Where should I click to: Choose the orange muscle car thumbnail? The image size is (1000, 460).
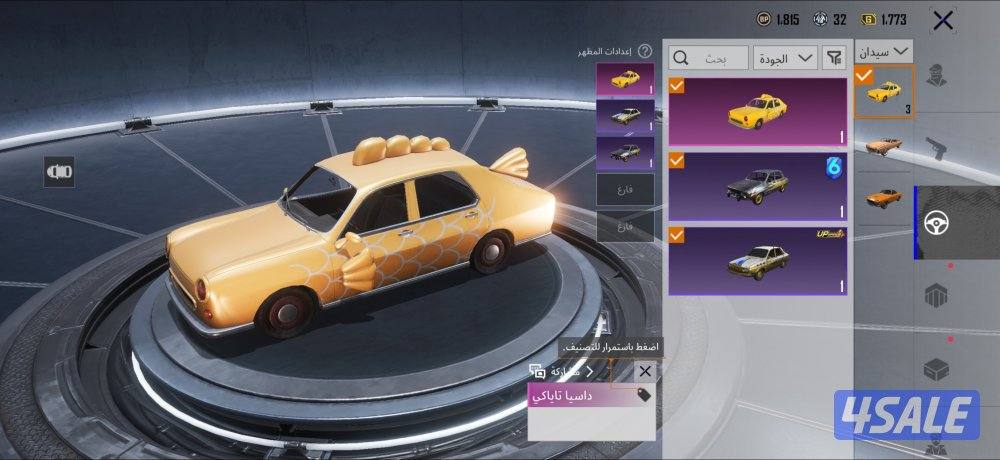click(x=884, y=195)
